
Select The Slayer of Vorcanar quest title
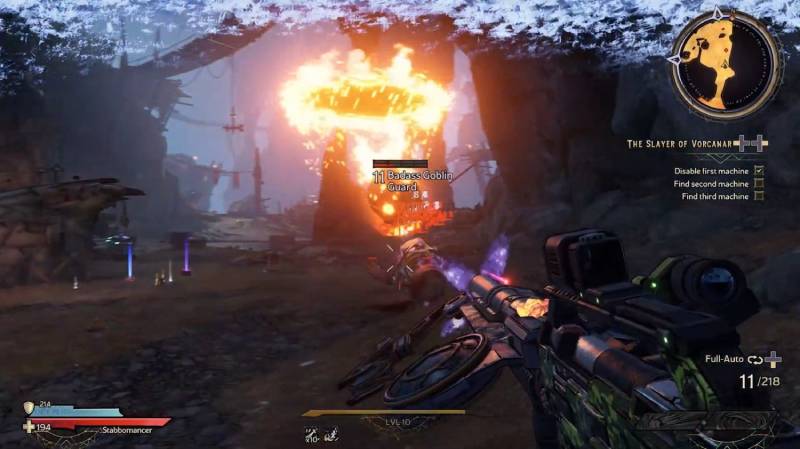coord(681,144)
